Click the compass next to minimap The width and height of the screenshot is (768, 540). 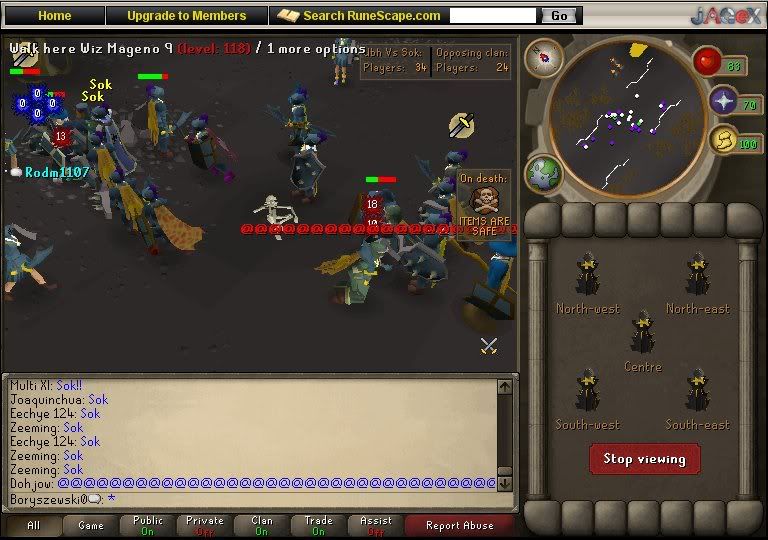pos(545,58)
